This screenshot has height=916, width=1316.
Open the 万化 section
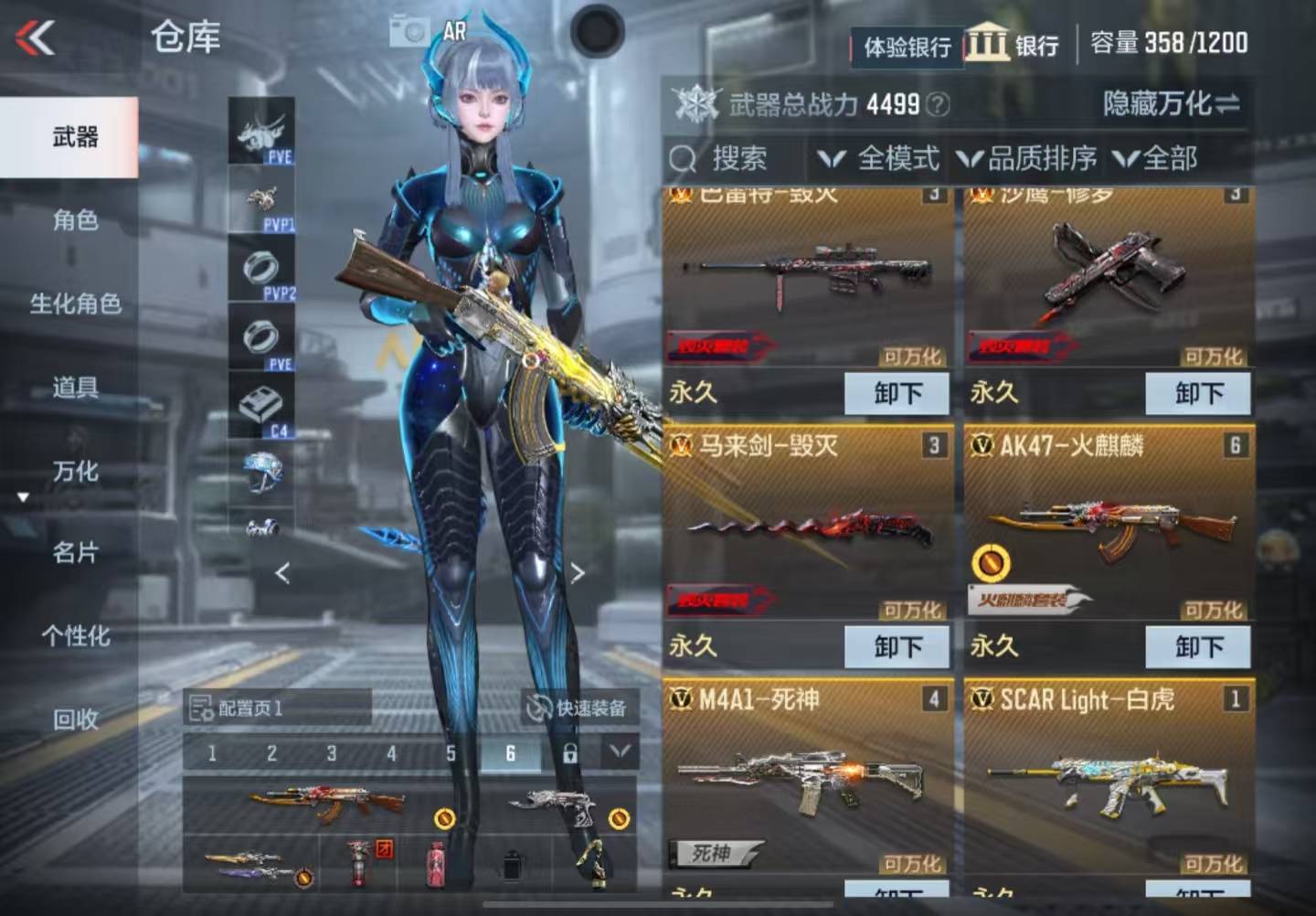pos(75,472)
